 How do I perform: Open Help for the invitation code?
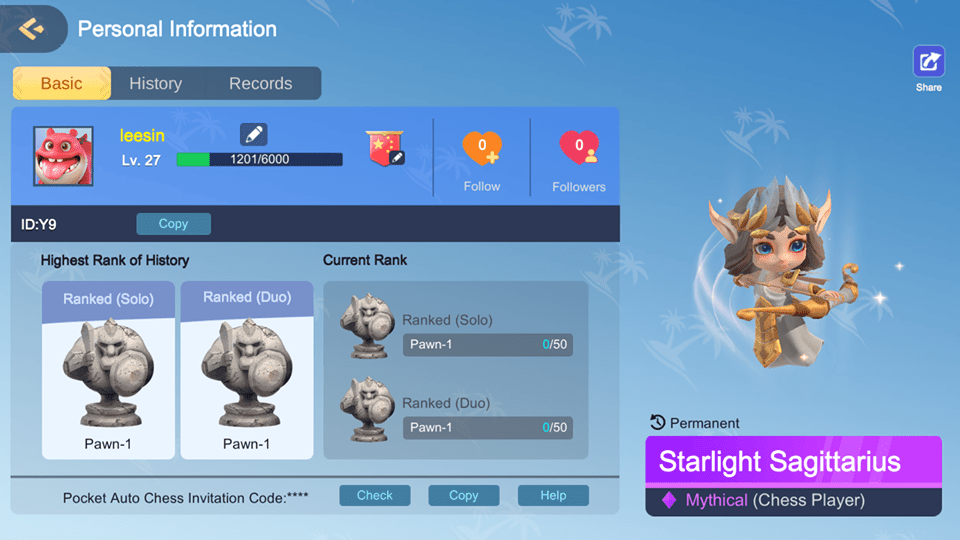coord(553,496)
